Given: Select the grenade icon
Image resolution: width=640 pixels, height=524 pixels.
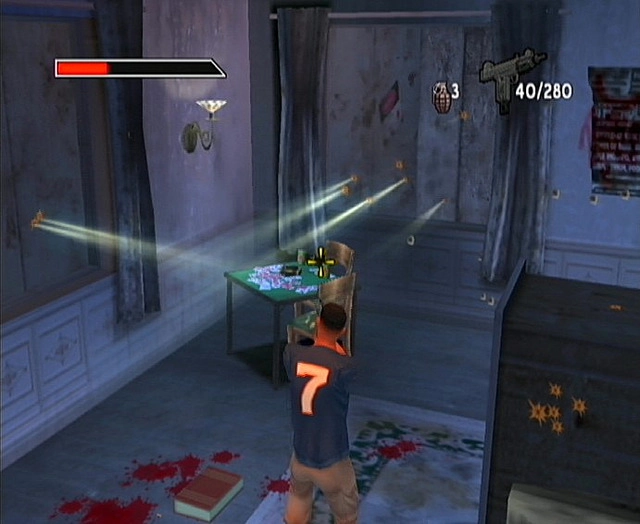Looking at the screenshot, I should point(440,97).
